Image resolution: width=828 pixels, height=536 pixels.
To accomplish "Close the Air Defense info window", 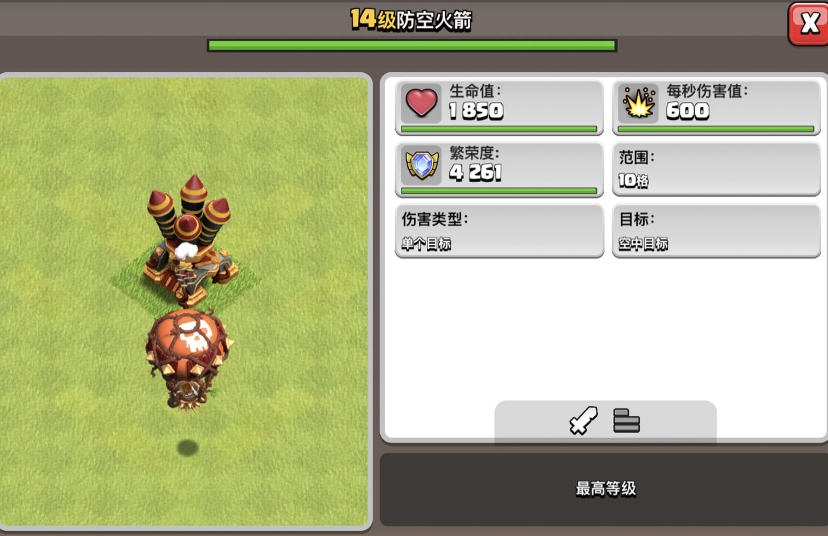I will pos(806,24).
